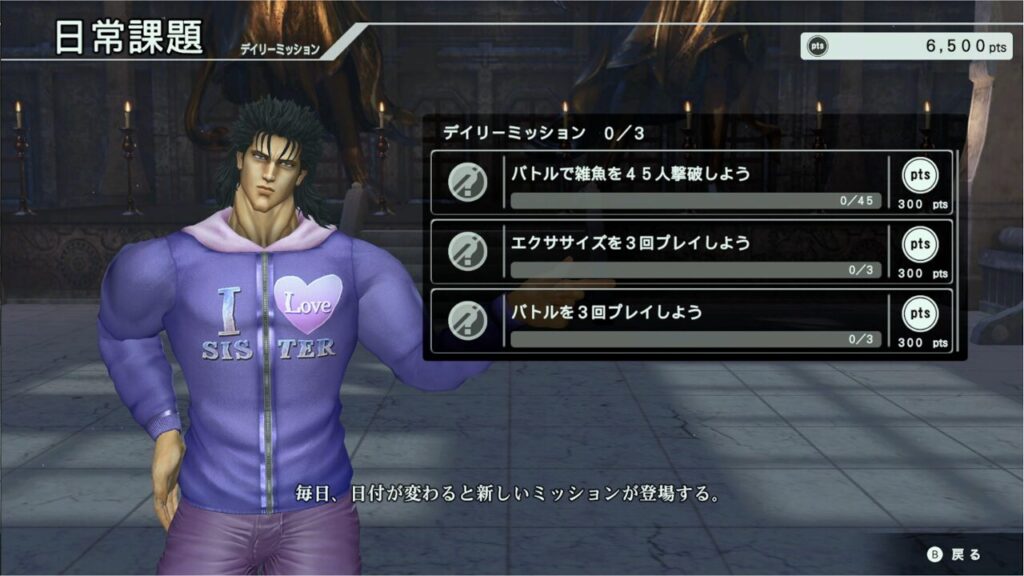
Task: Choose the mission to play Battle 3 times
Action: (690, 321)
